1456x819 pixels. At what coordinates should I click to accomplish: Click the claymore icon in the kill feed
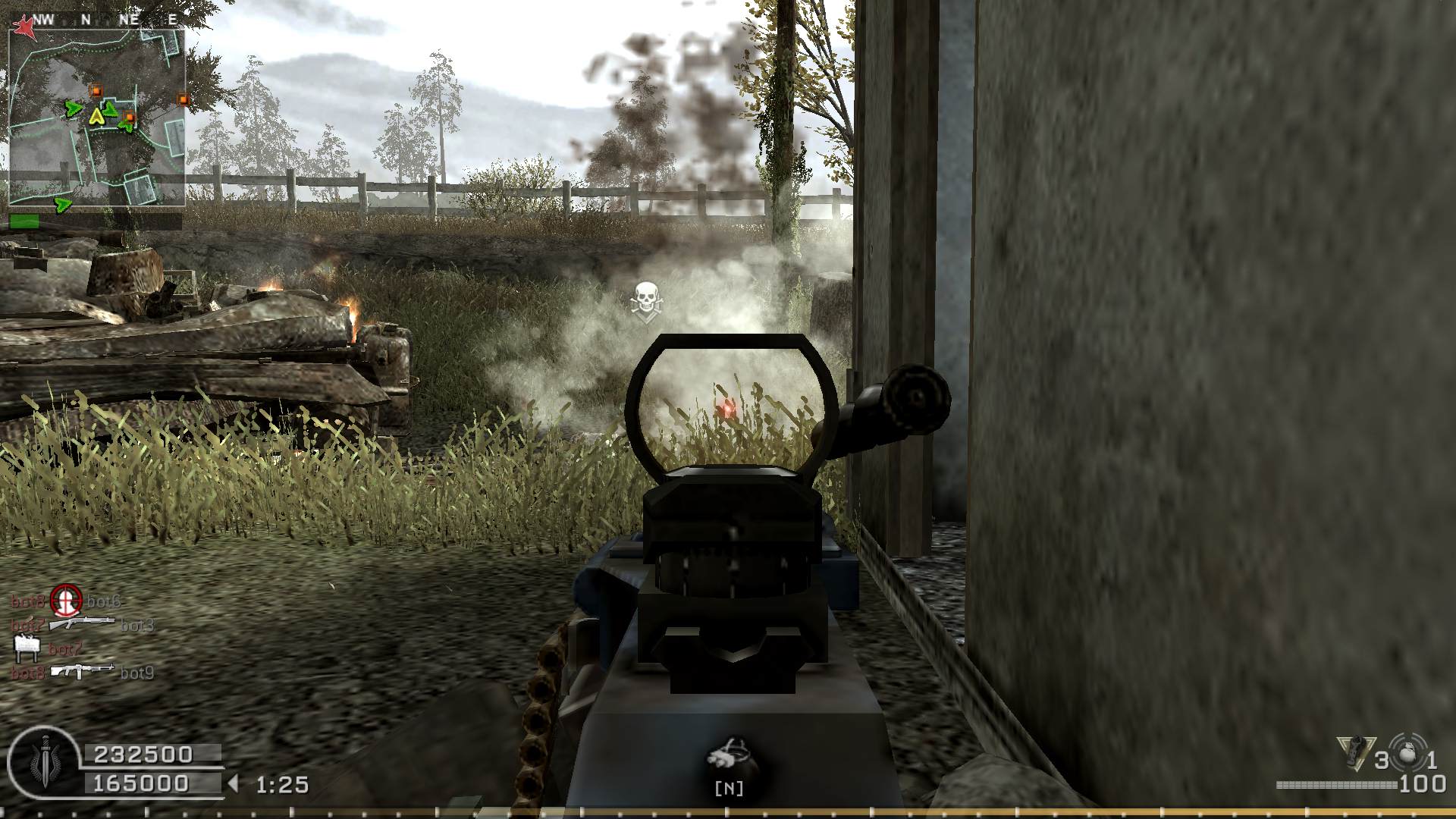click(x=27, y=648)
